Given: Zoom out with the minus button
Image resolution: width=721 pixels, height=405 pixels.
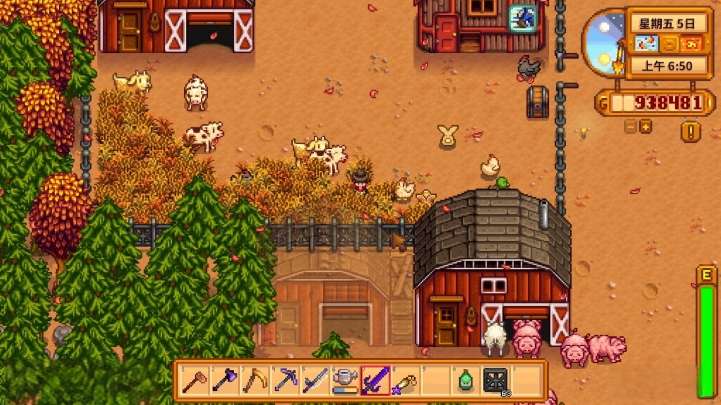Looking at the screenshot, I should pos(631,127).
